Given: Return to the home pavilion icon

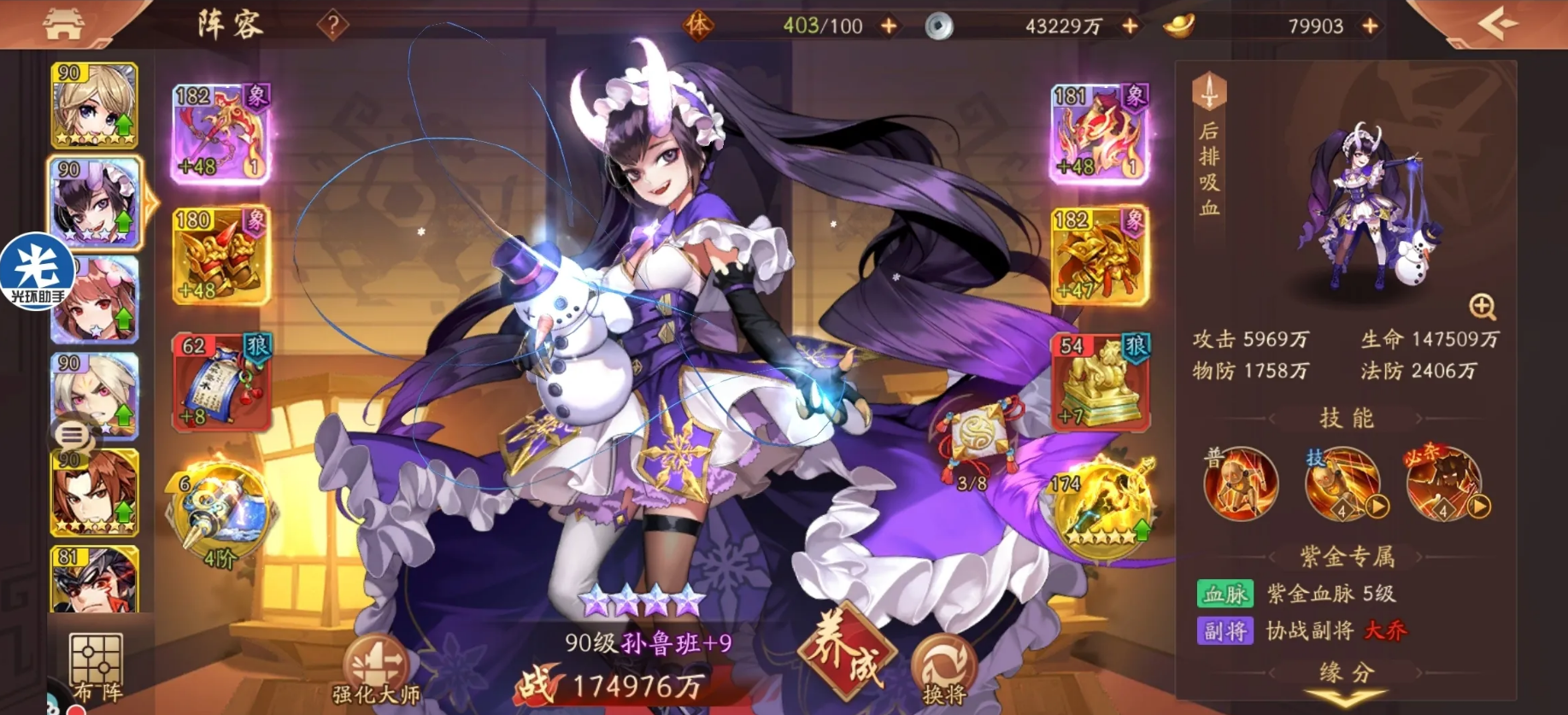Looking at the screenshot, I should pyautogui.click(x=64, y=24).
